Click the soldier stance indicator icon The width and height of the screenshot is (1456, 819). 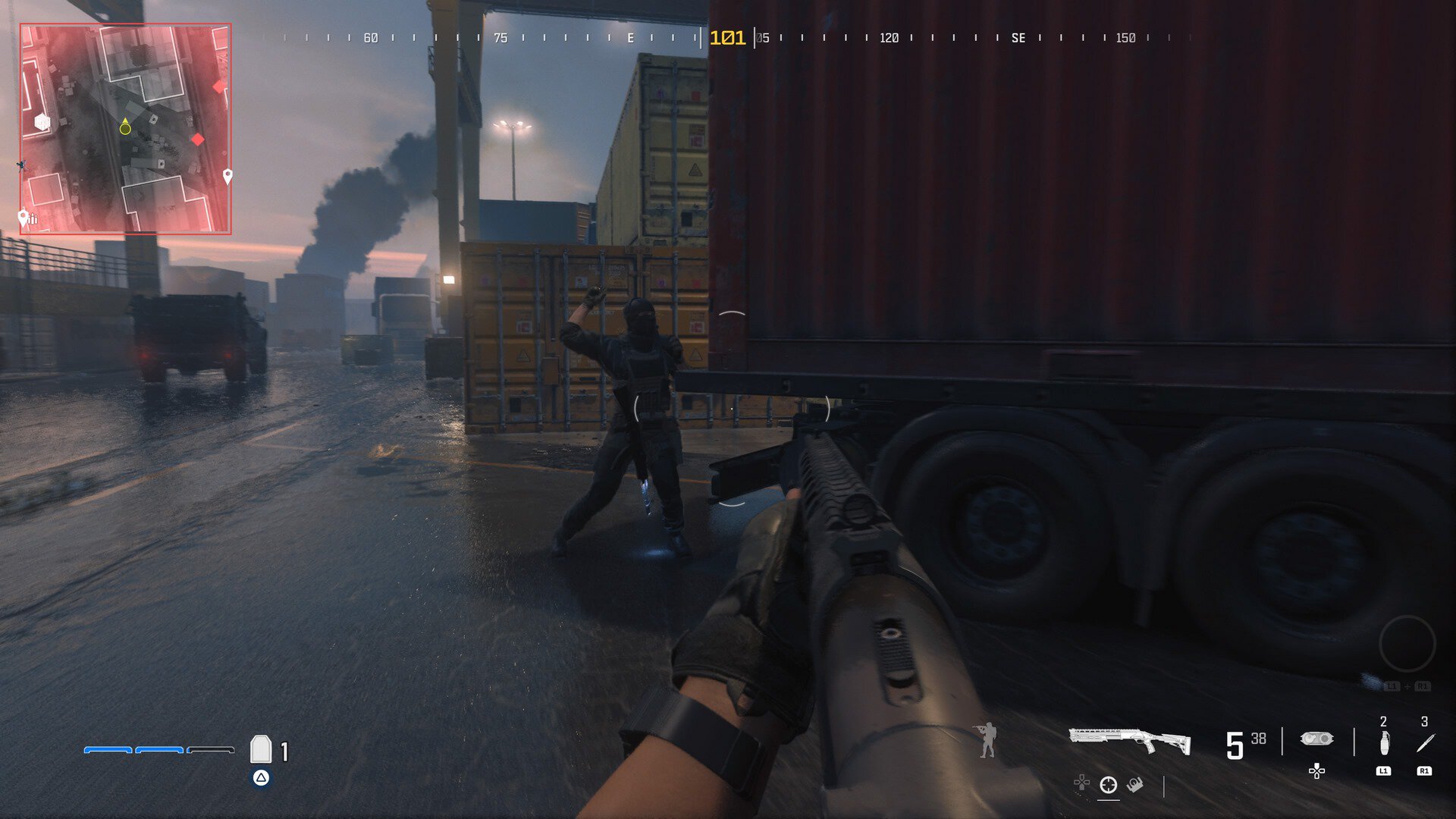pos(987,740)
